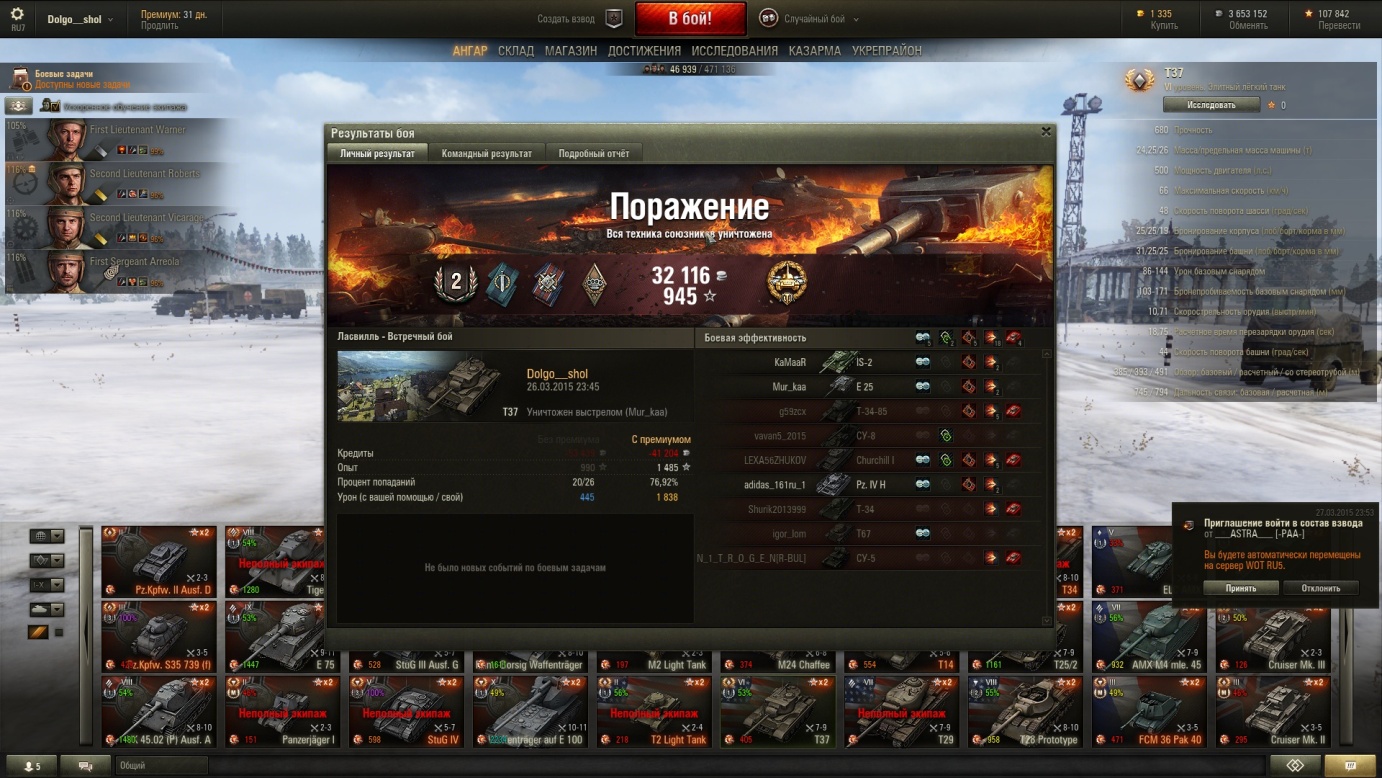This screenshot has width=1382, height=778.
Task: Open the УКРЕПРАЙОН menu
Action: point(887,51)
